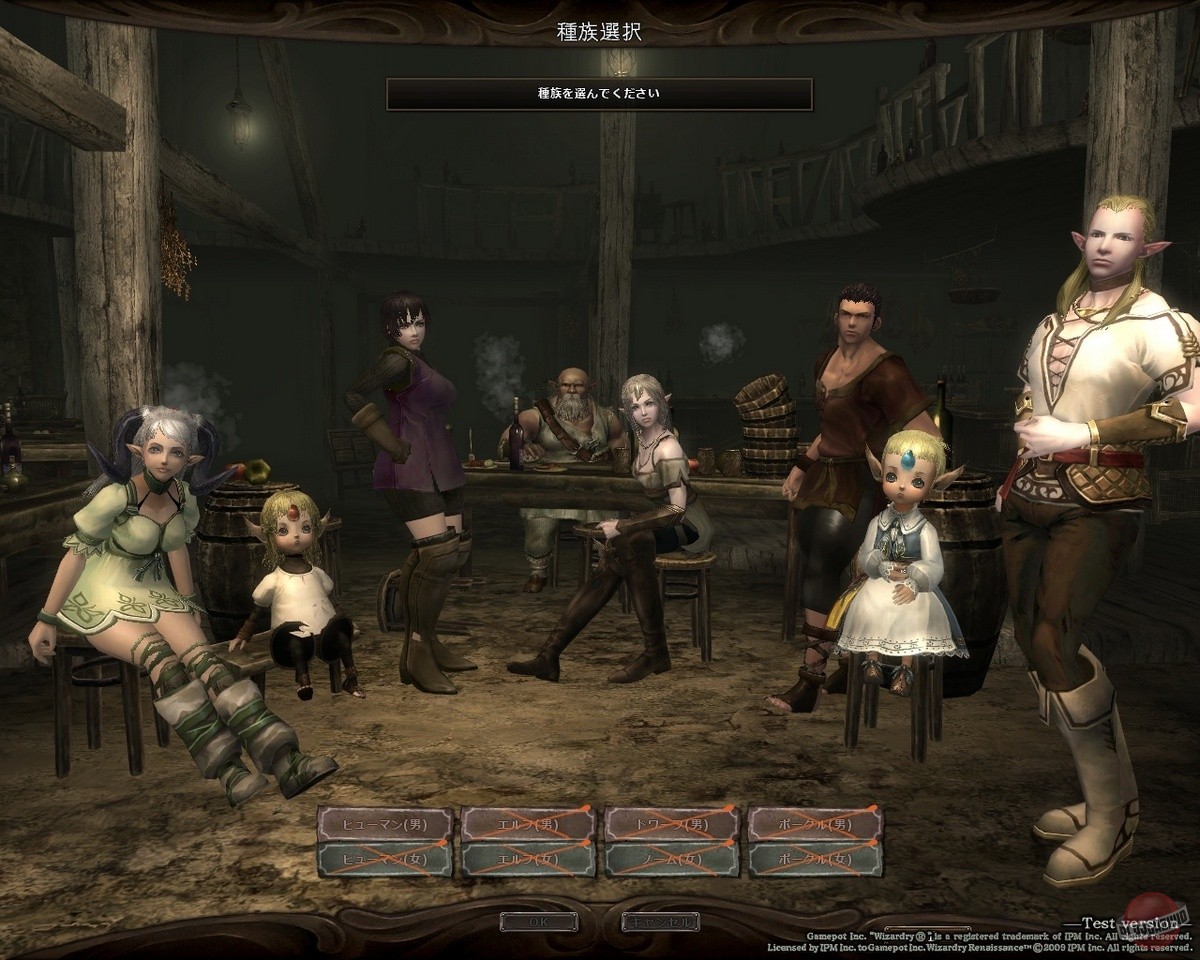1200x960 pixels.
Task: Choose the ドワーフ(男) race button
Action: 672,825
